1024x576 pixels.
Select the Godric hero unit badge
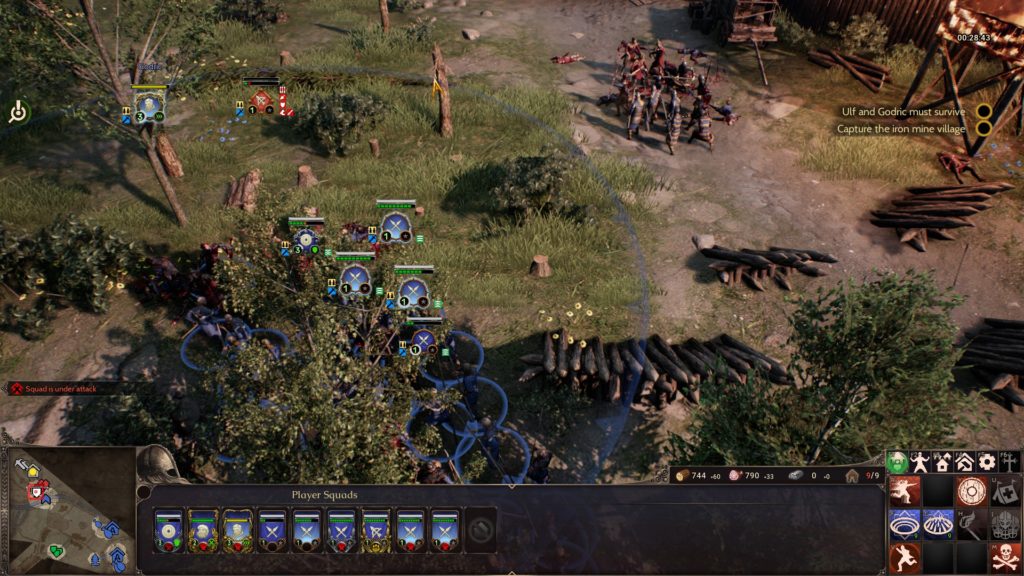149,103
